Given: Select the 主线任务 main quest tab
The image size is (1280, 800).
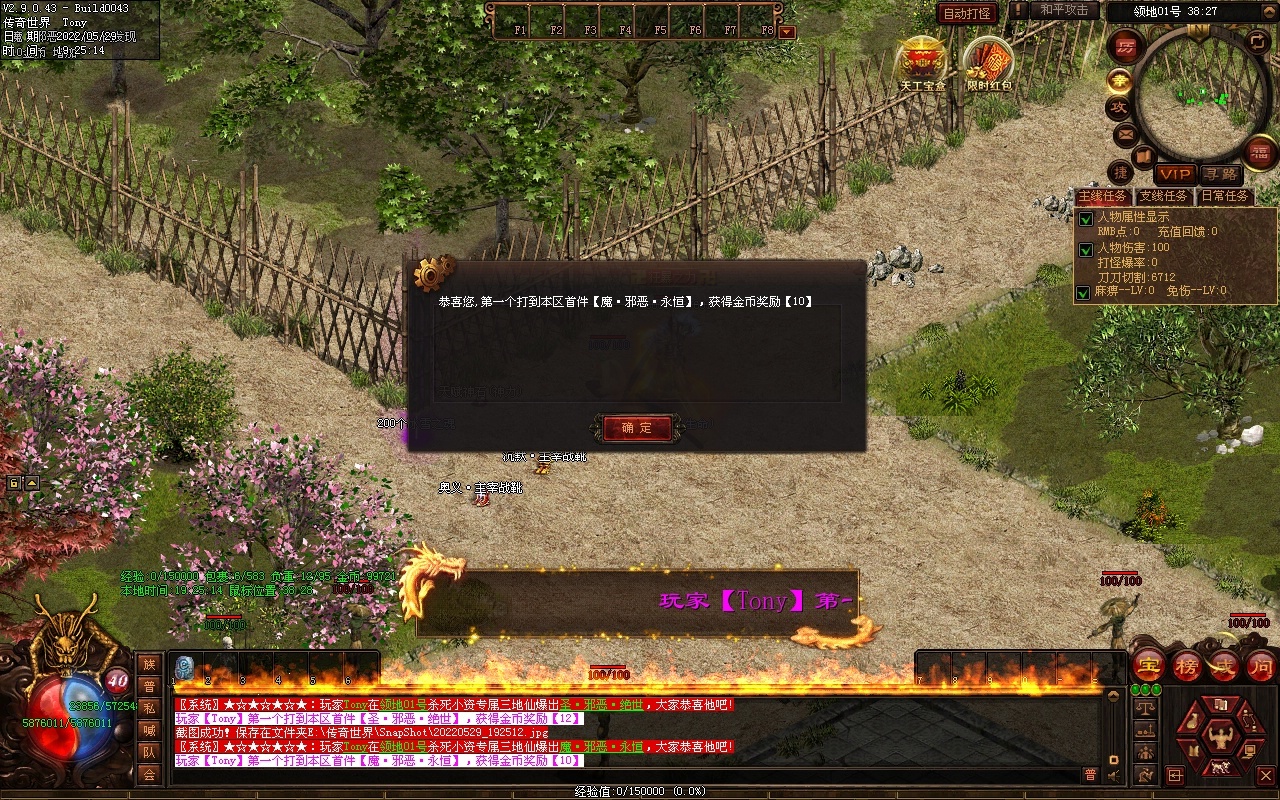Looking at the screenshot, I should click(x=1102, y=196).
